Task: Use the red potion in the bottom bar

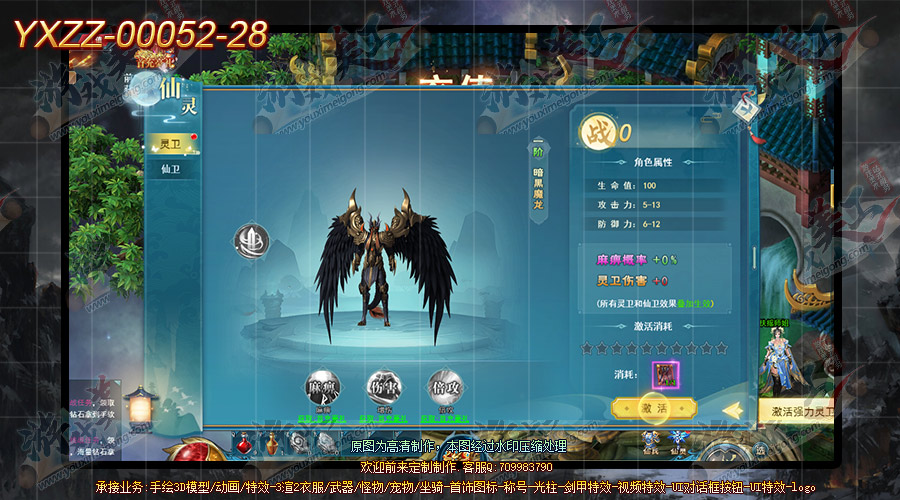Action: coord(243,440)
